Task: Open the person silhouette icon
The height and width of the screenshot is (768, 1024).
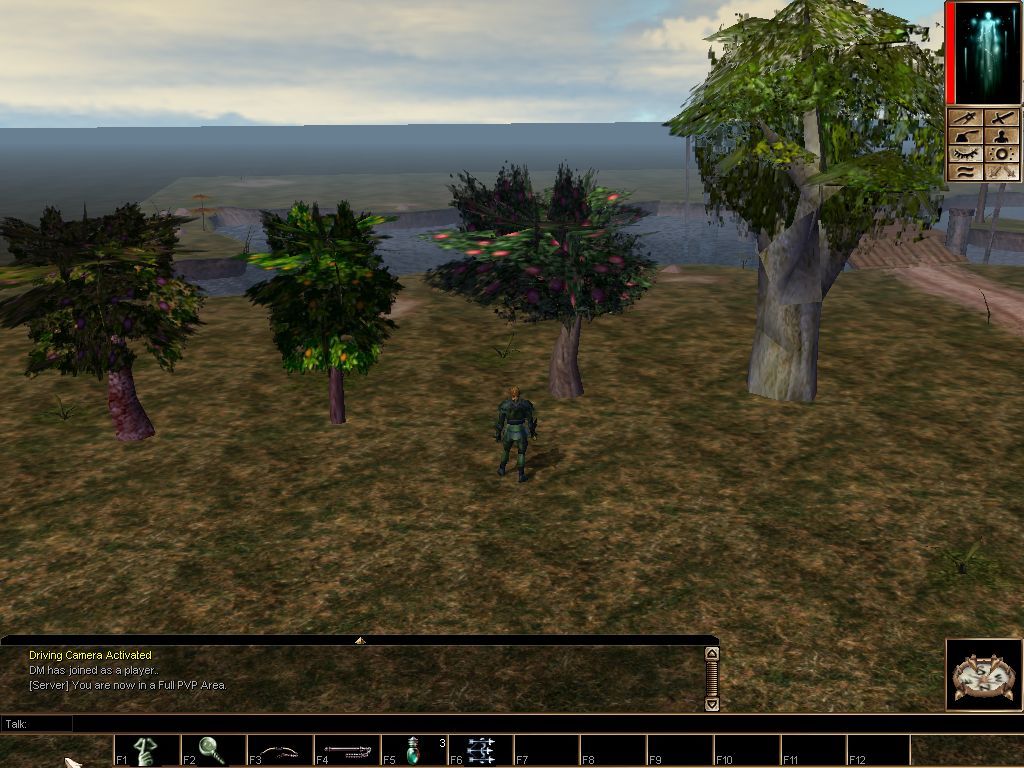Action: [1001, 136]
